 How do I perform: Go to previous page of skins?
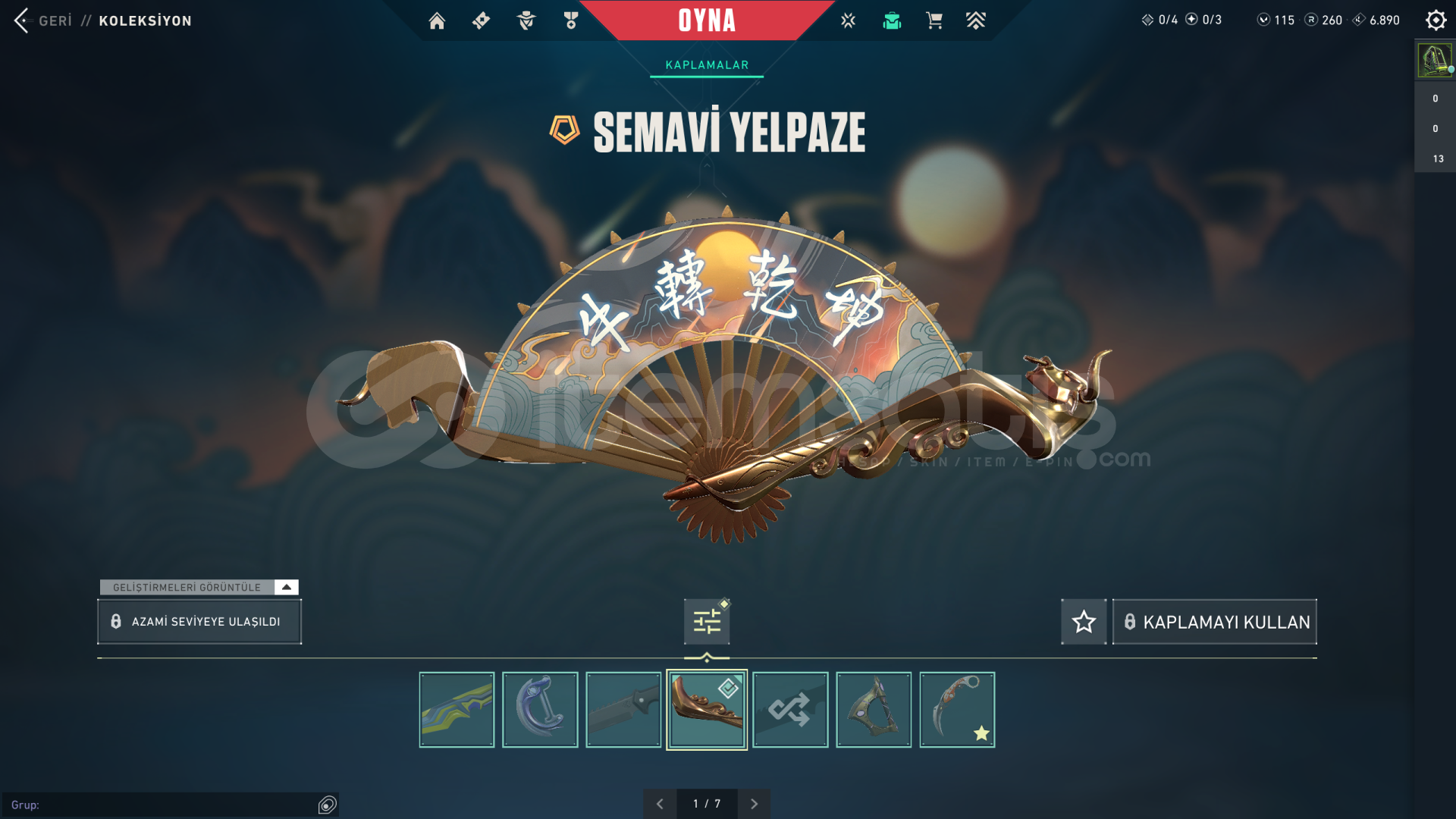point(660,804)
